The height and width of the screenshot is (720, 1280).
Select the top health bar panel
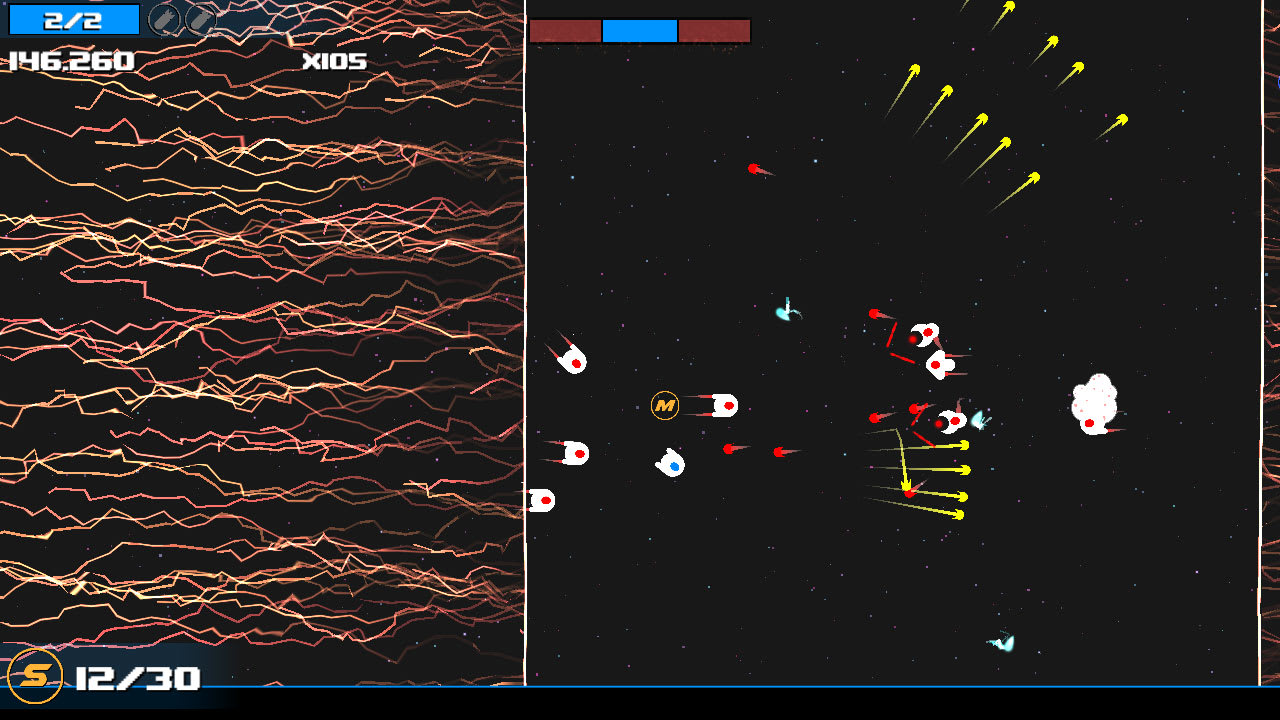(x=640, y=30)
